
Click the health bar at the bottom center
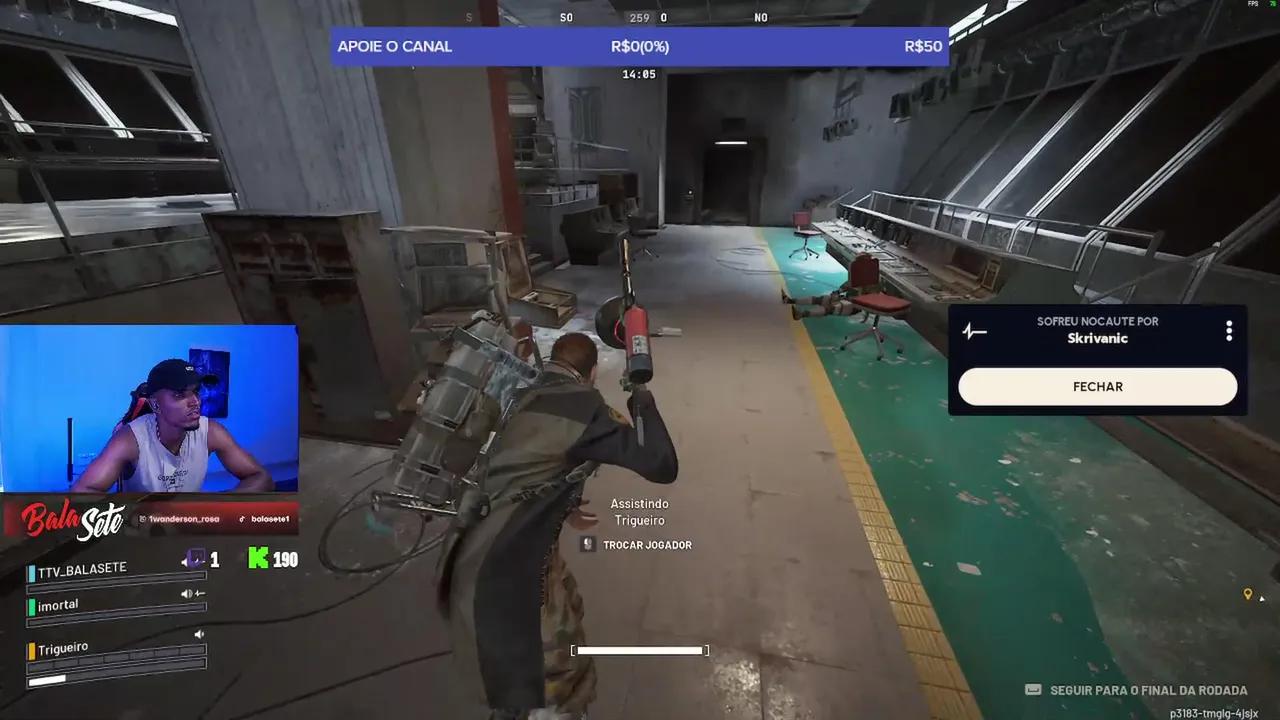640,650
